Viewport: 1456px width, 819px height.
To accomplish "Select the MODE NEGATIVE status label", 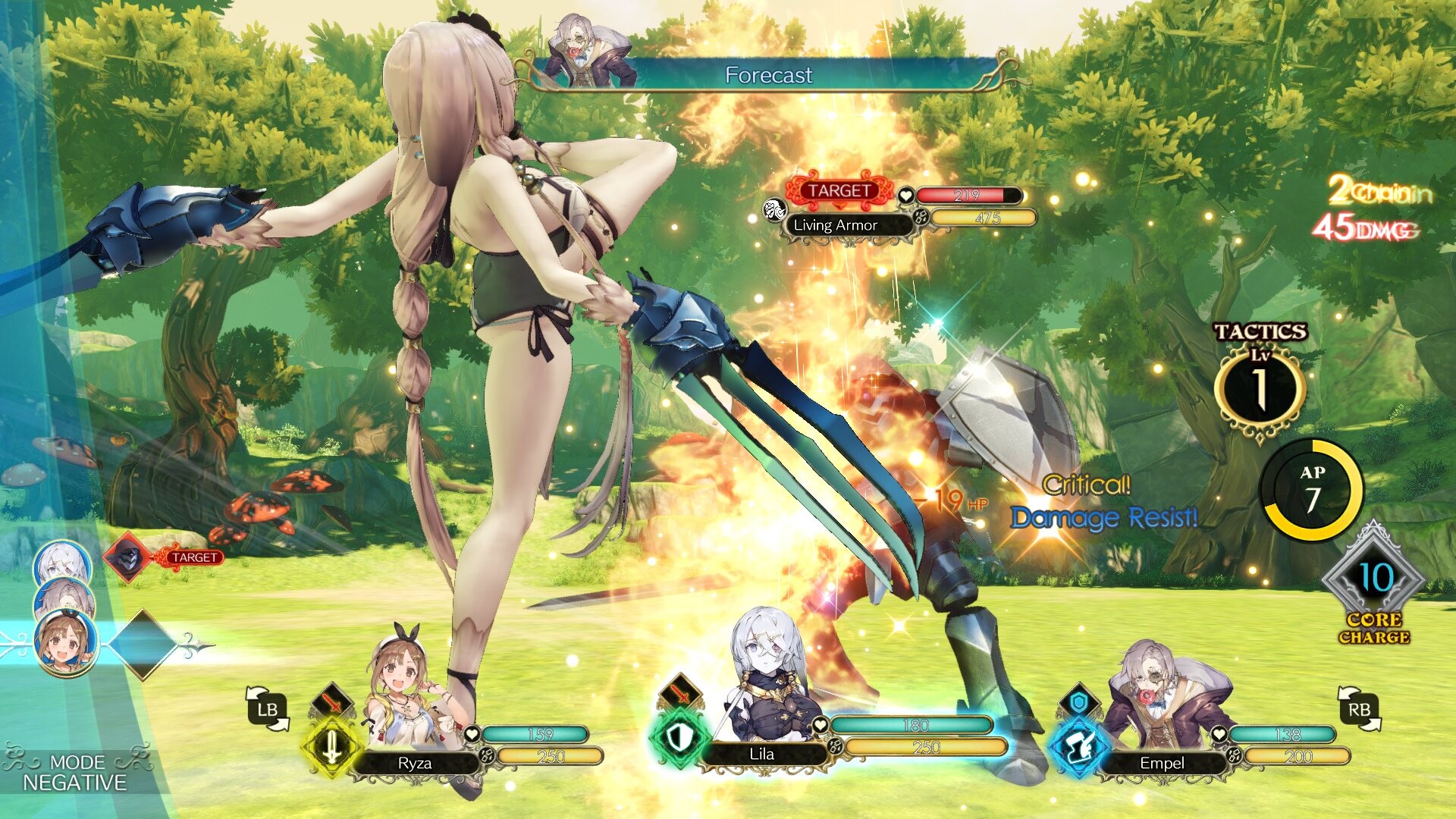I will (78, 773).
